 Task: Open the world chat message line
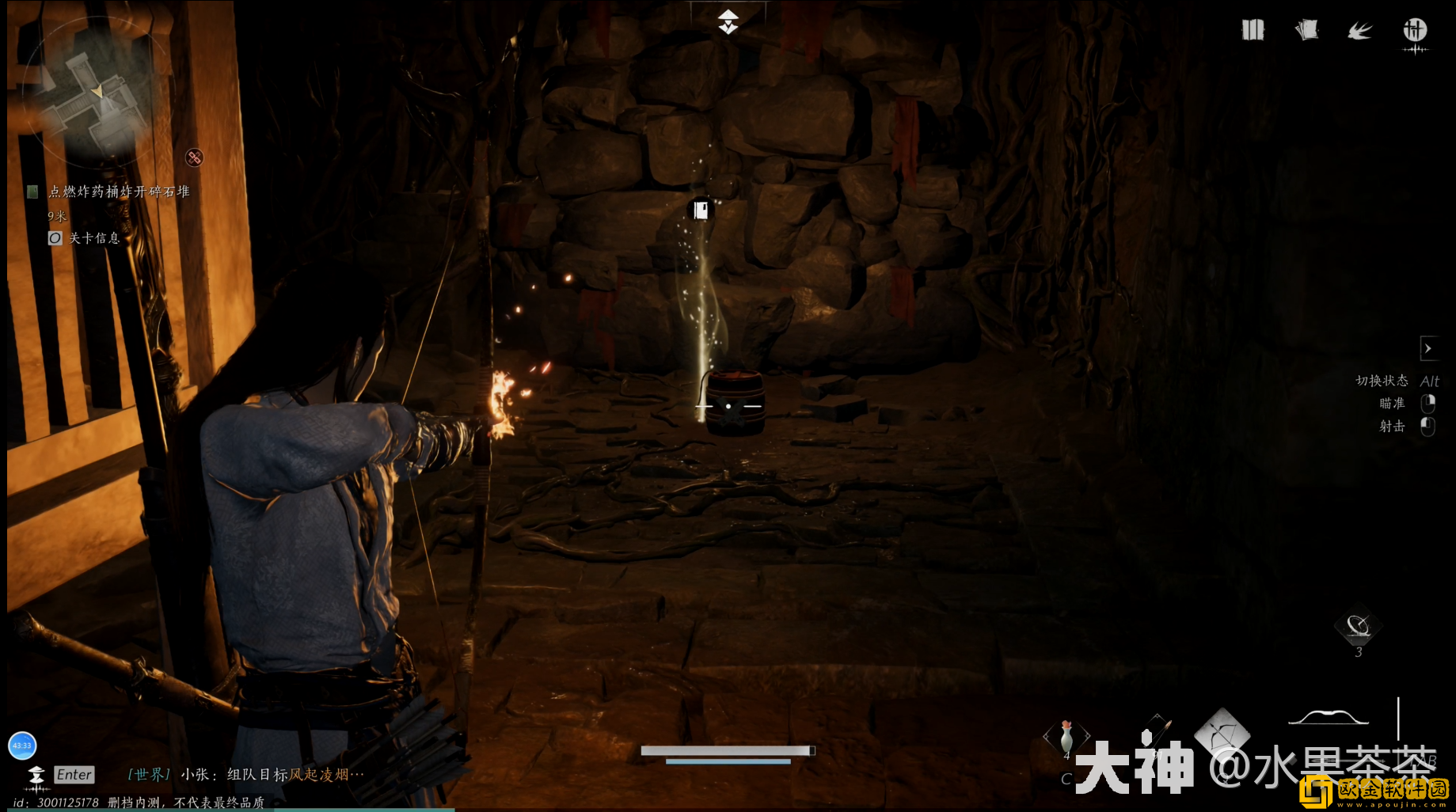(245, 775)
